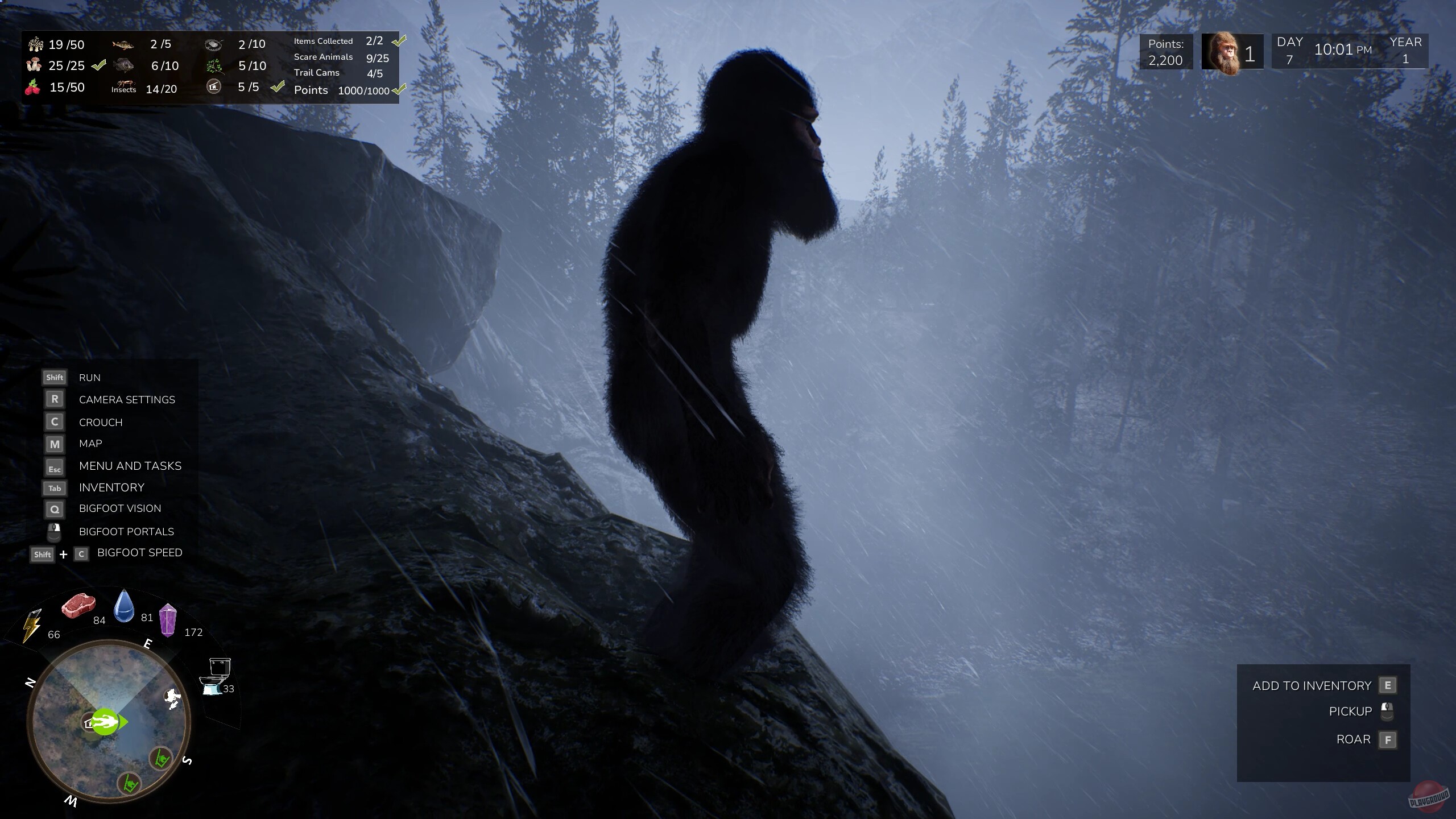1456x819 pixels.
Task: Toggle the checkmark beside 25/25 mushrooms
Action: tap(98, 65)
